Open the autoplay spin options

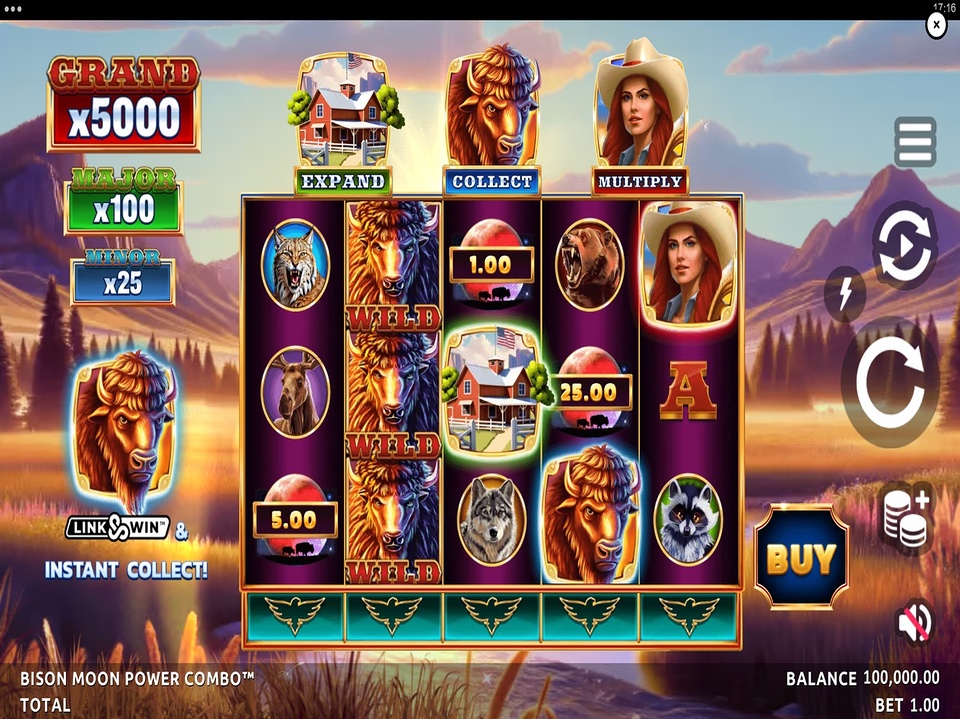point(904,245)
